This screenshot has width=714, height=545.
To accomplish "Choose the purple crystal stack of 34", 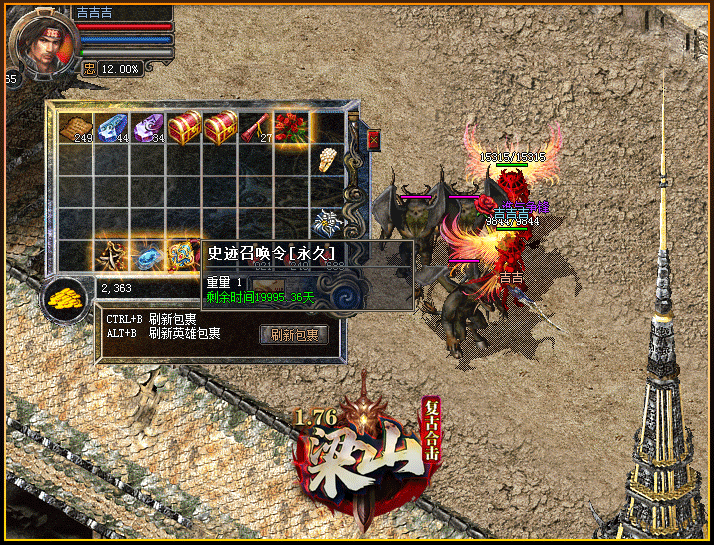I will (148, 128).
